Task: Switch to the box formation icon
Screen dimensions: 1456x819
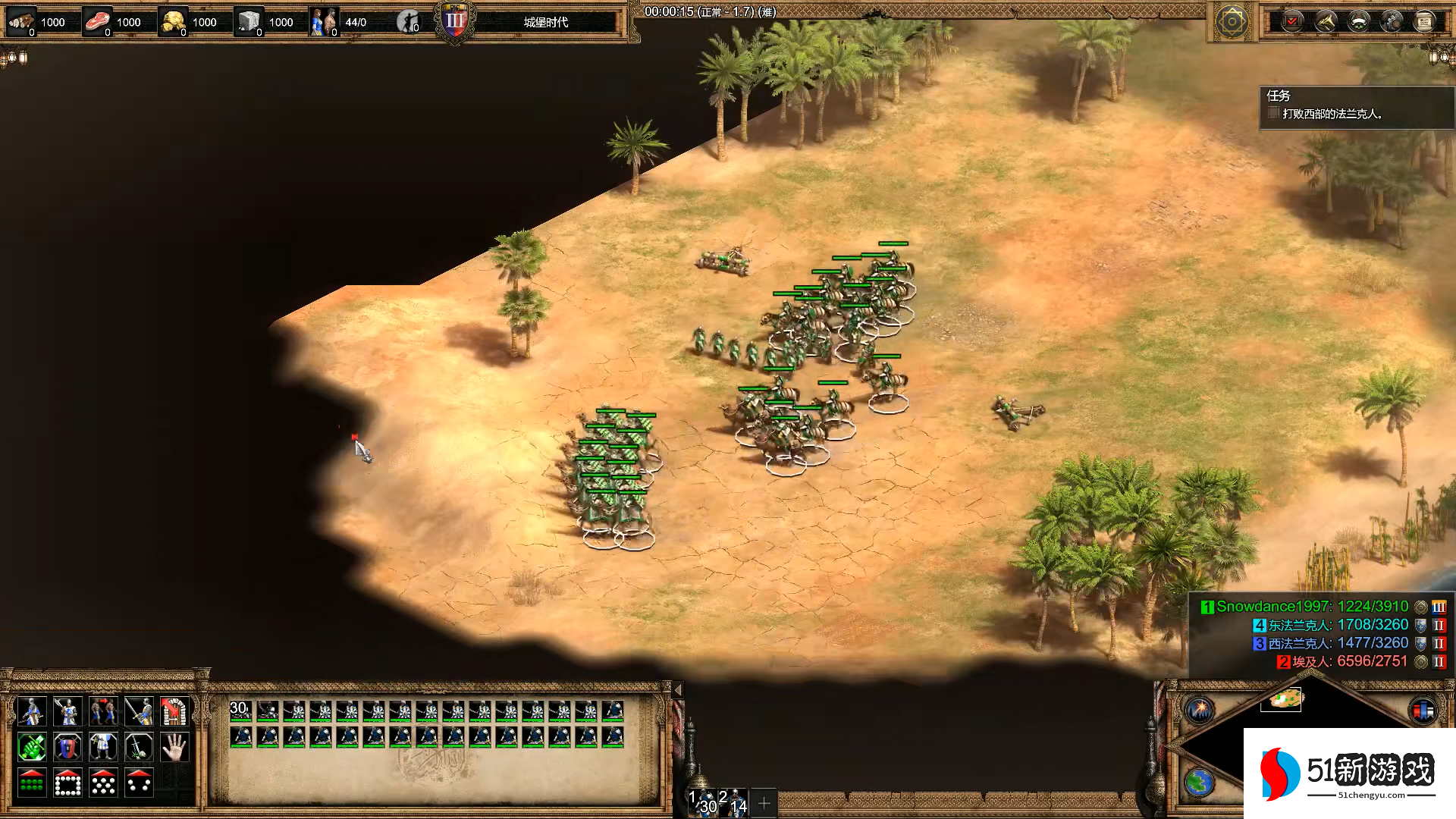Action: point(67,783)
